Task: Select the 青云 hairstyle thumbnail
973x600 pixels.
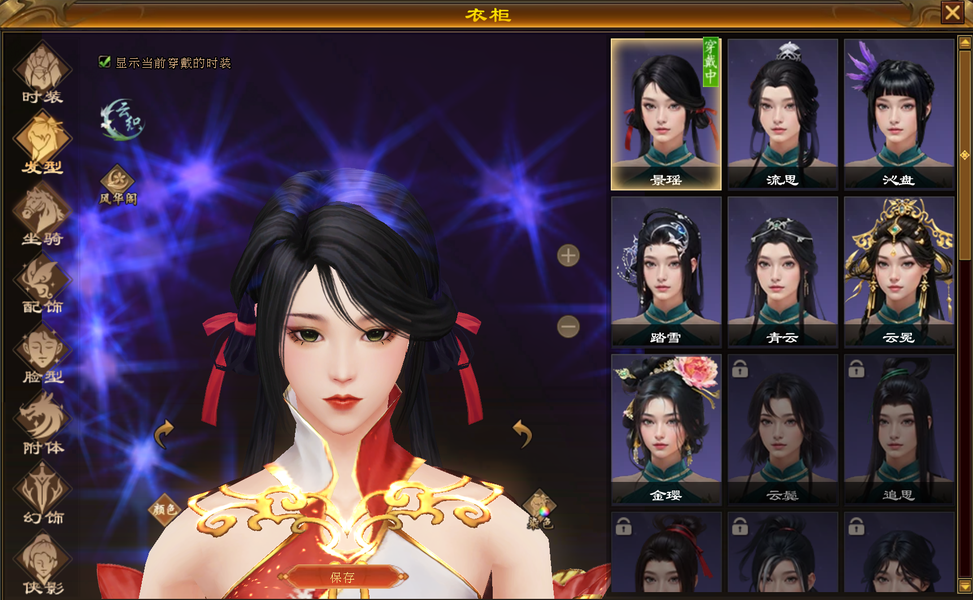Action: [x=782, y=271]
